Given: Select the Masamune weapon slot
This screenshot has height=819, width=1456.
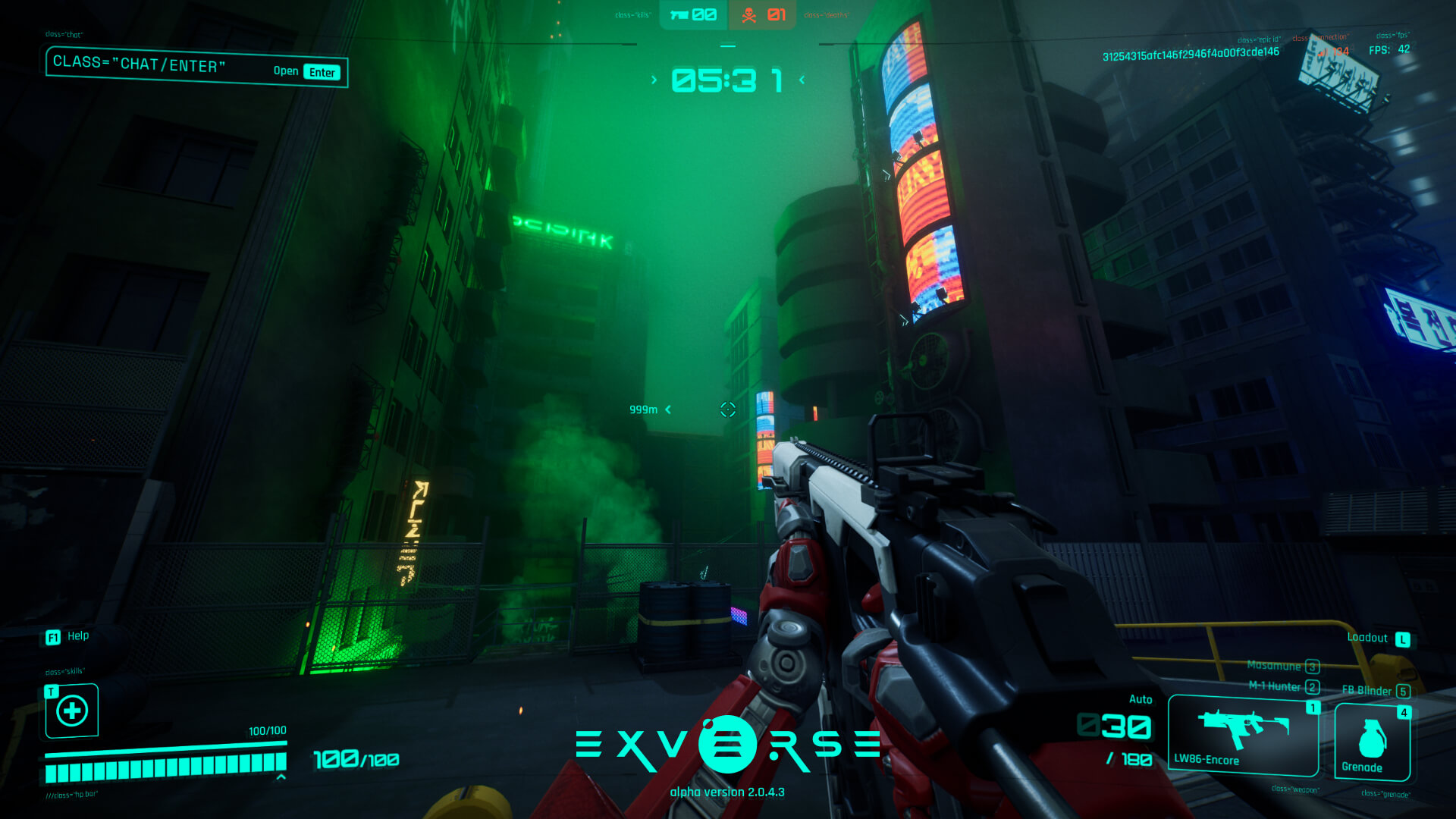Looking at the screenshot, I should (1282, 666).
